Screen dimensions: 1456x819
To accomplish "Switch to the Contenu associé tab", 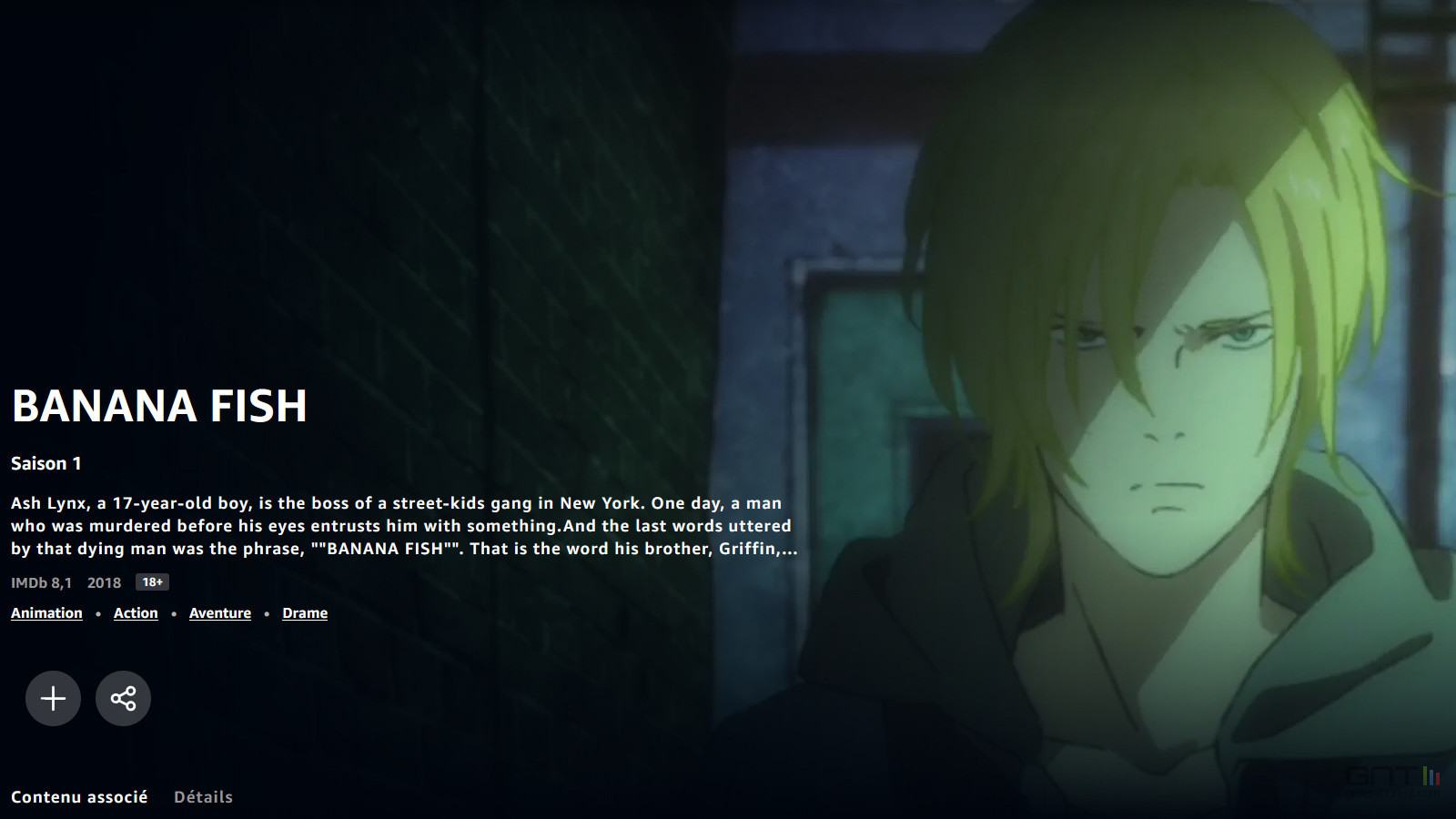I will pyautogui.click(x=79, y=797).
